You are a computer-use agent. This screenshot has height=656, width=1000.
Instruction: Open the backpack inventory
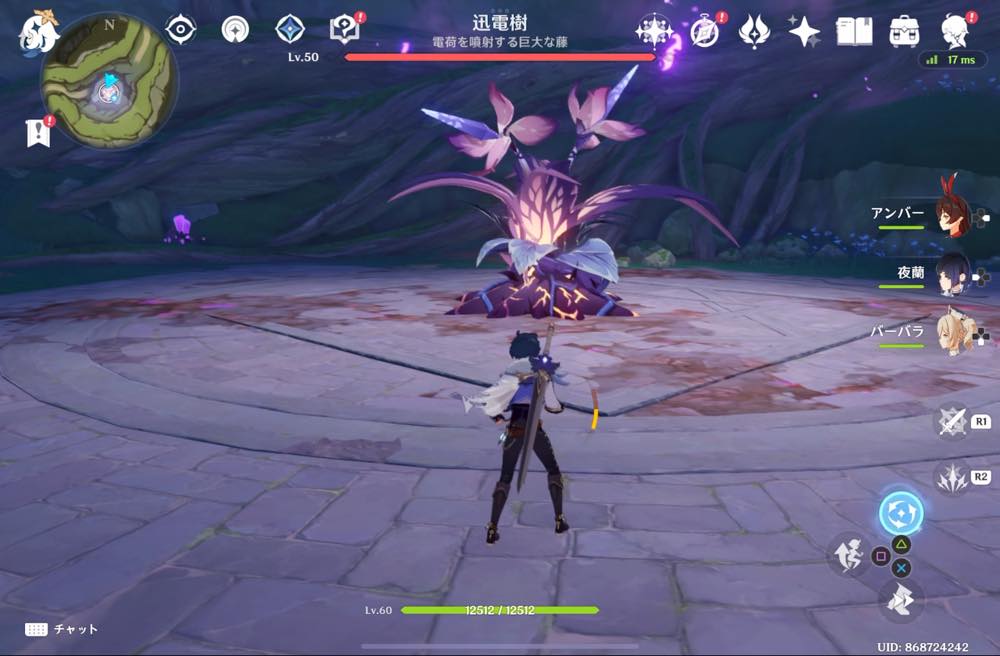coord(905,32)
